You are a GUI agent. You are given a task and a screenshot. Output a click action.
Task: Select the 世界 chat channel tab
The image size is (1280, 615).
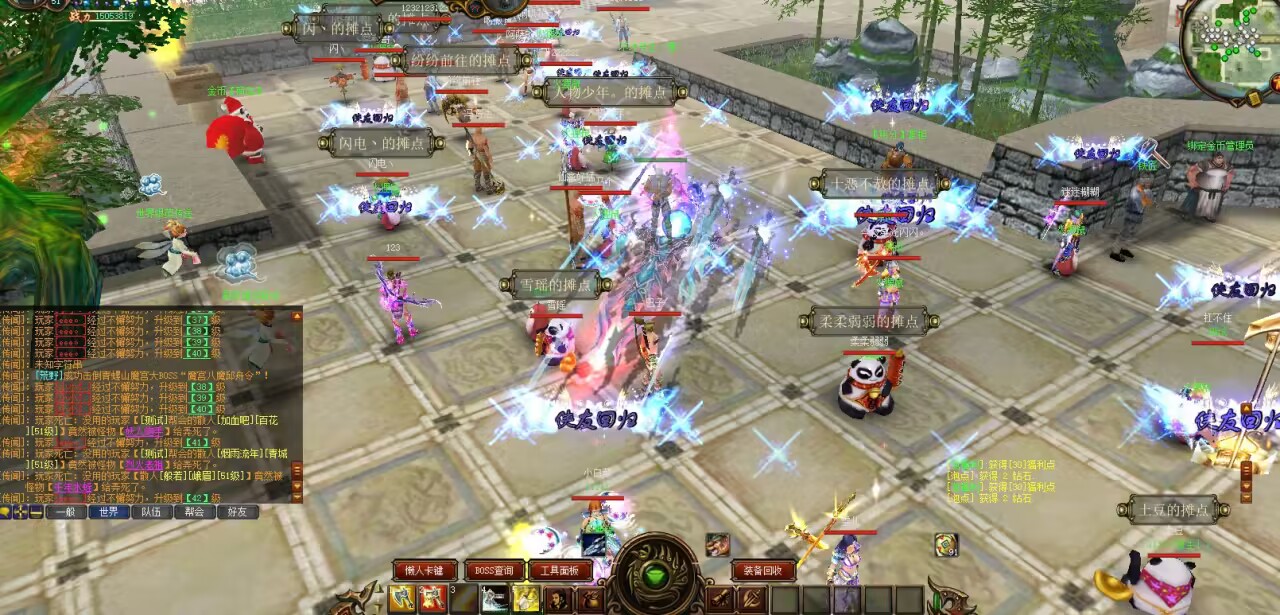click(108, 512)
